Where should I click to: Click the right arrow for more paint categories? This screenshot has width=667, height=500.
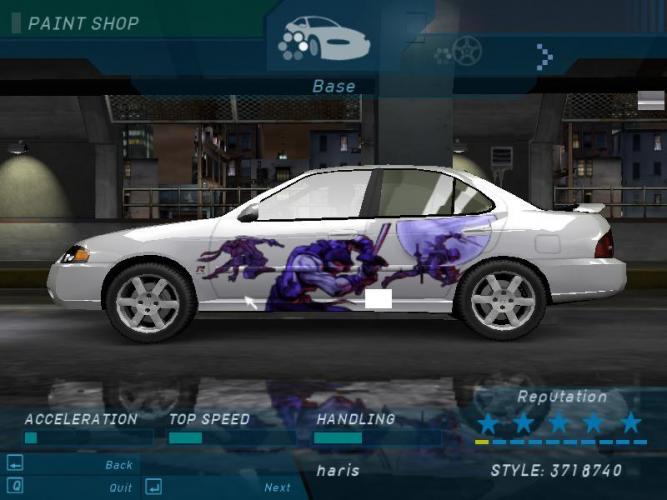point(544,56)
